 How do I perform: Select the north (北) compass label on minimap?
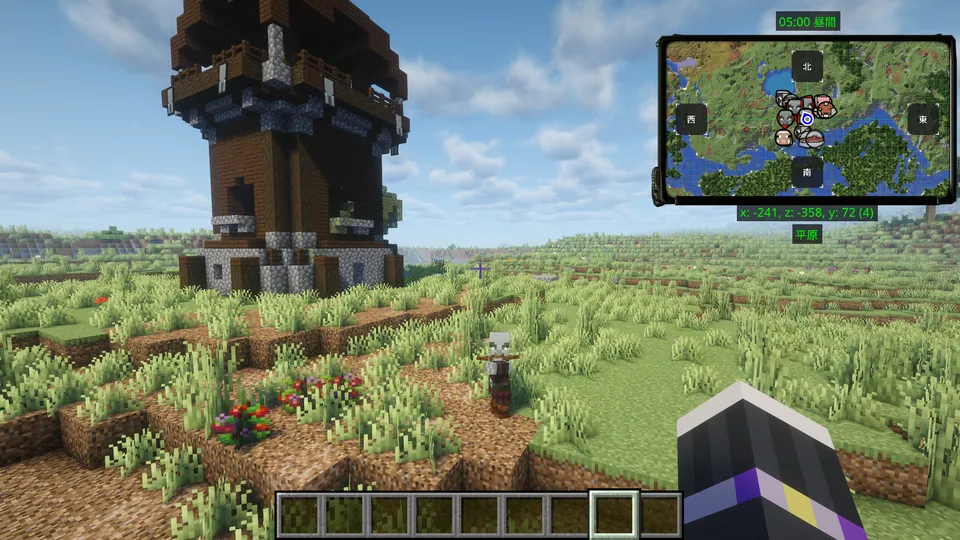(x=806, y=66)
